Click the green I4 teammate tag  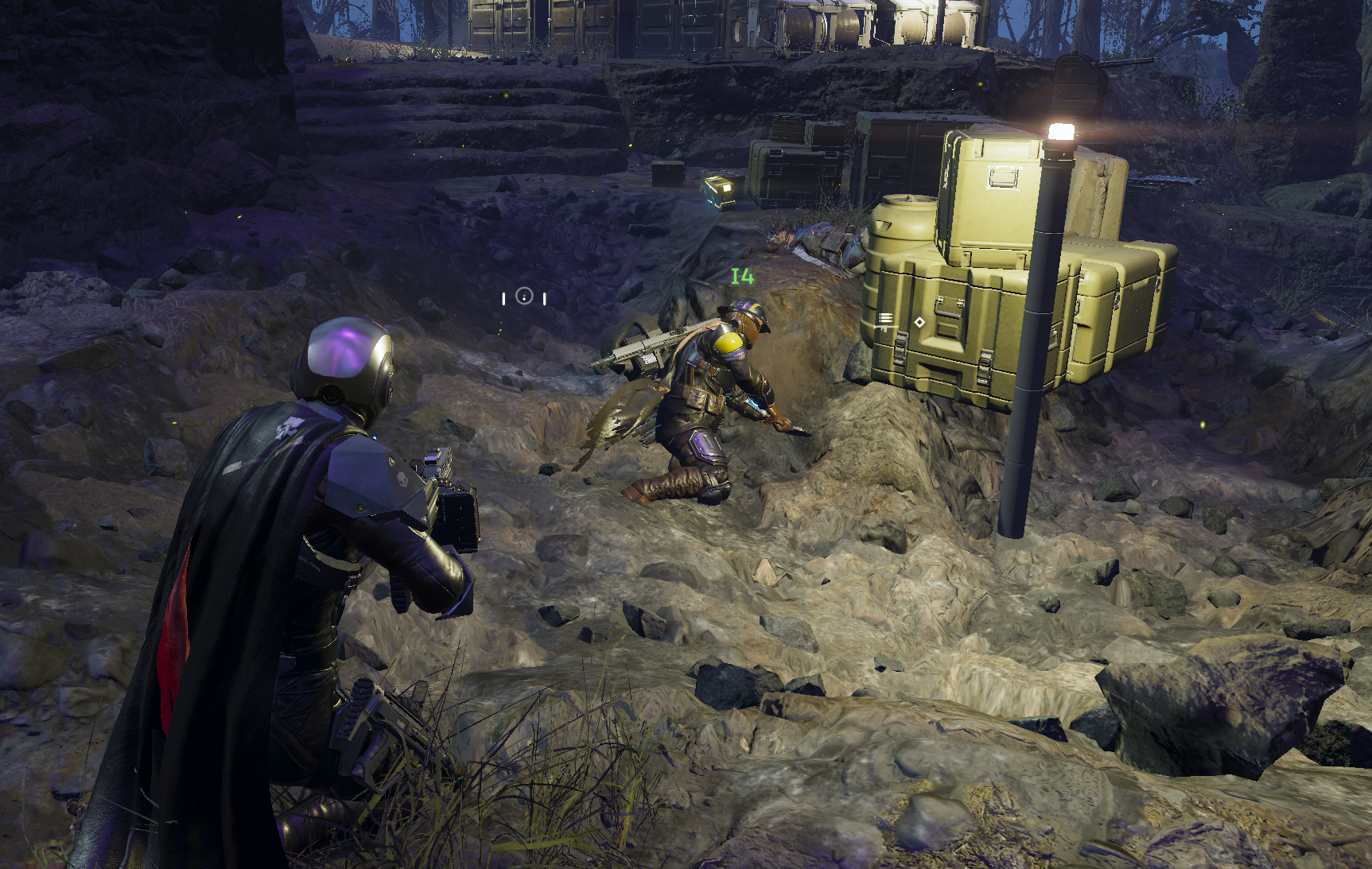[x=742, y=276]
